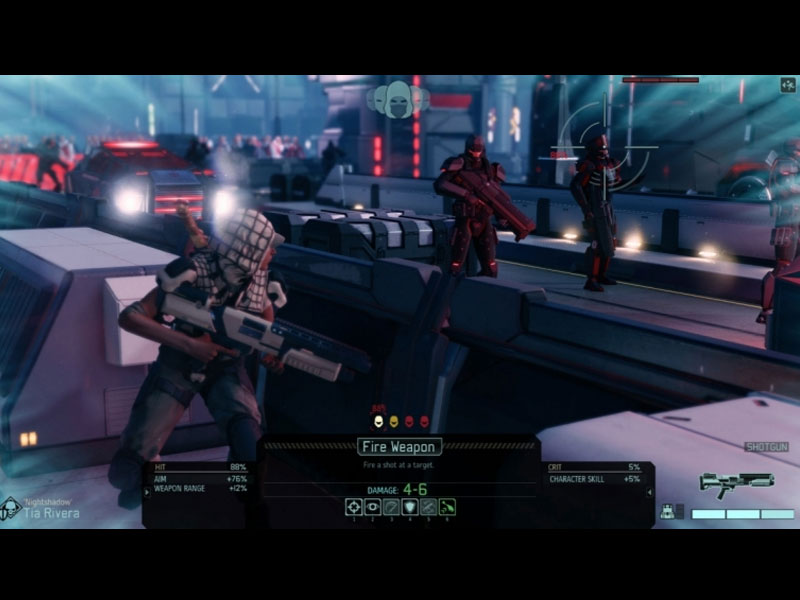
Task: Choose the shield-shaped Hunker Down ability
Action: click(x=410, y=507)
